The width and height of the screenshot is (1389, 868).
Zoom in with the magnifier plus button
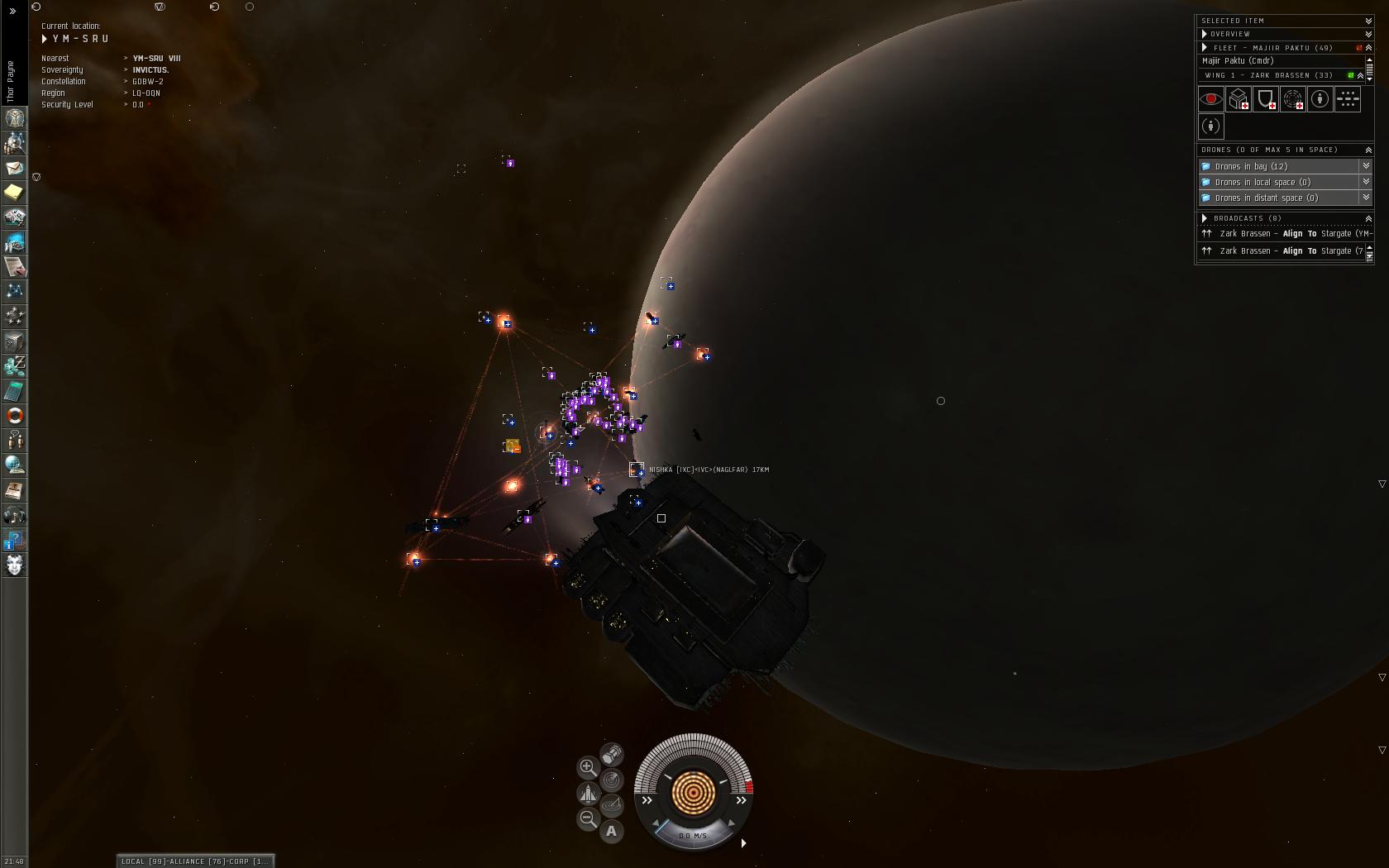click(x=587, y=767)
